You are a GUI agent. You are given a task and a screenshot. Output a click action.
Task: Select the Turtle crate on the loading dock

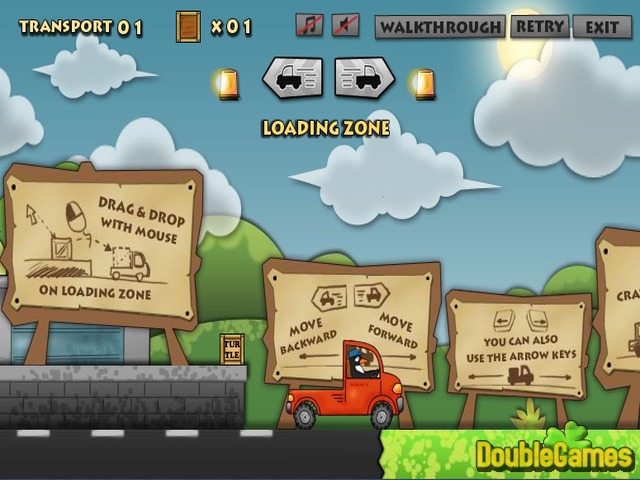point(232,349)
